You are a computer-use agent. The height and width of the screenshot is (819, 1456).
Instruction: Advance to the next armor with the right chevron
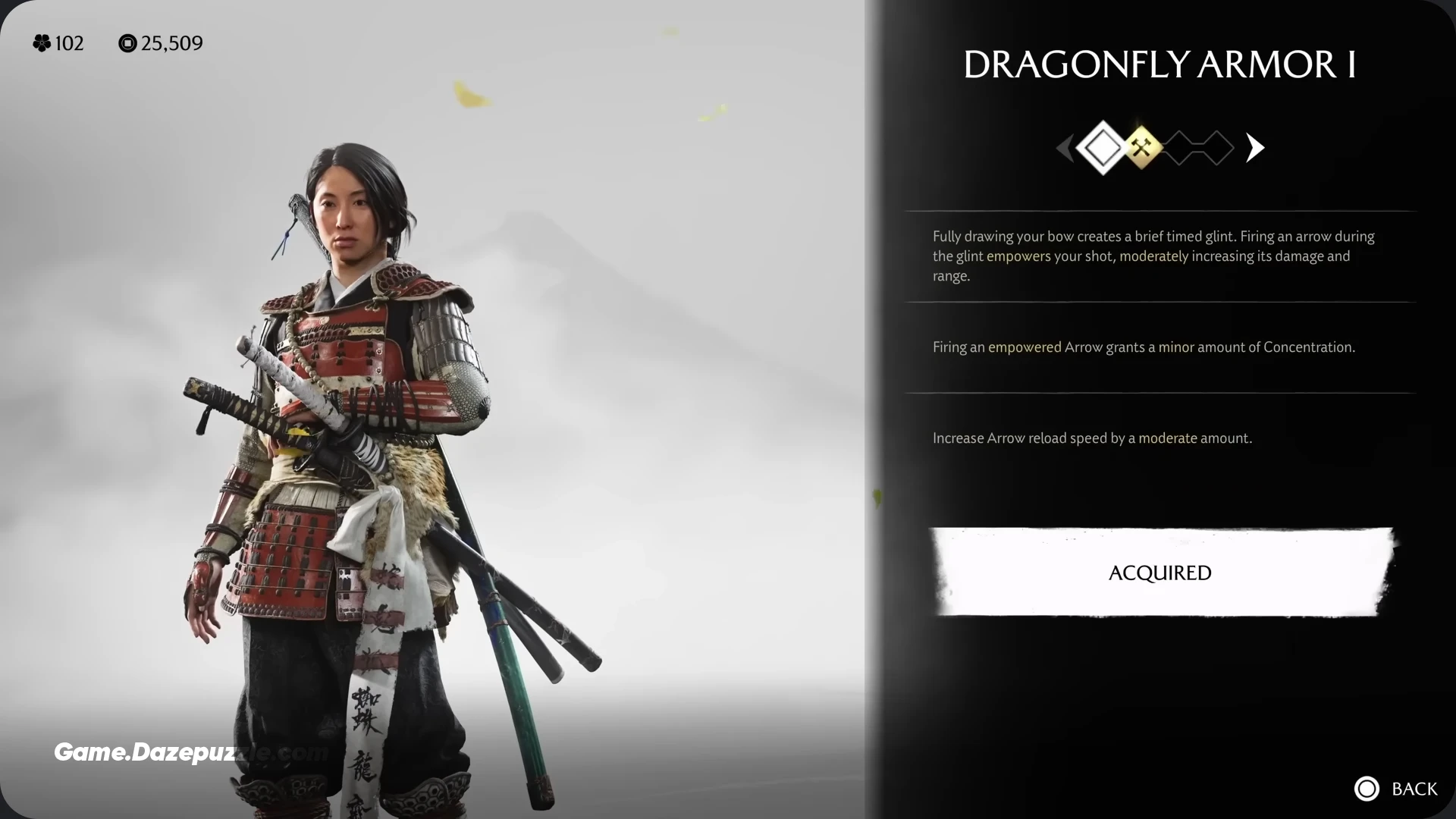pos(1254,147)
